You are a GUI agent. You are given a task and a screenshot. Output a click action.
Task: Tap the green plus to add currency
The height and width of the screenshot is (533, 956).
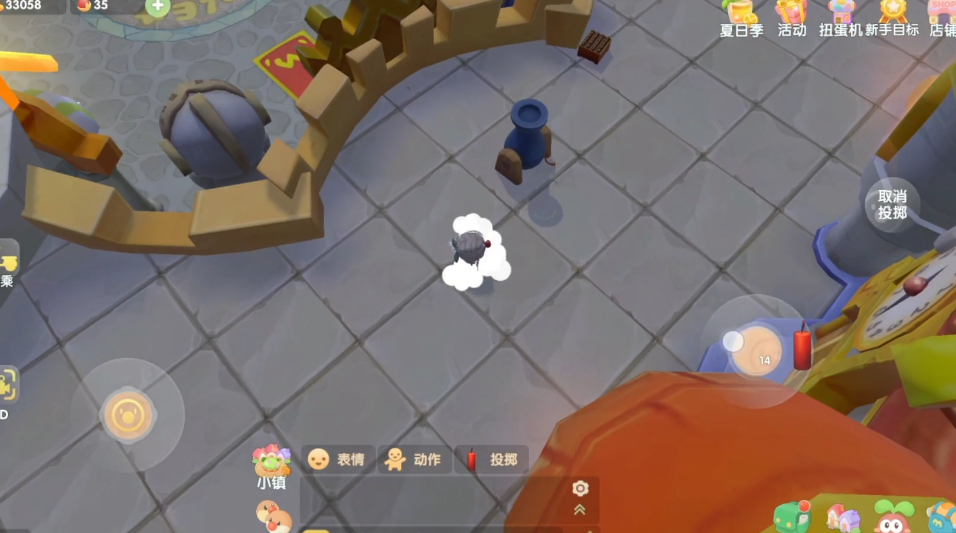click(x=157, y=6)
